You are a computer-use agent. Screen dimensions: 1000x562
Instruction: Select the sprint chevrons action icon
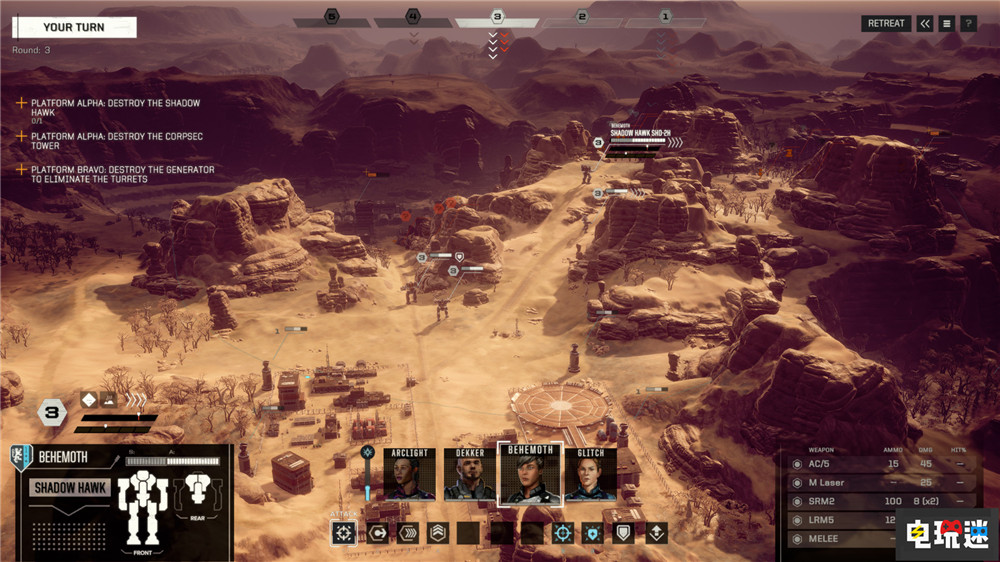point(407,533)
